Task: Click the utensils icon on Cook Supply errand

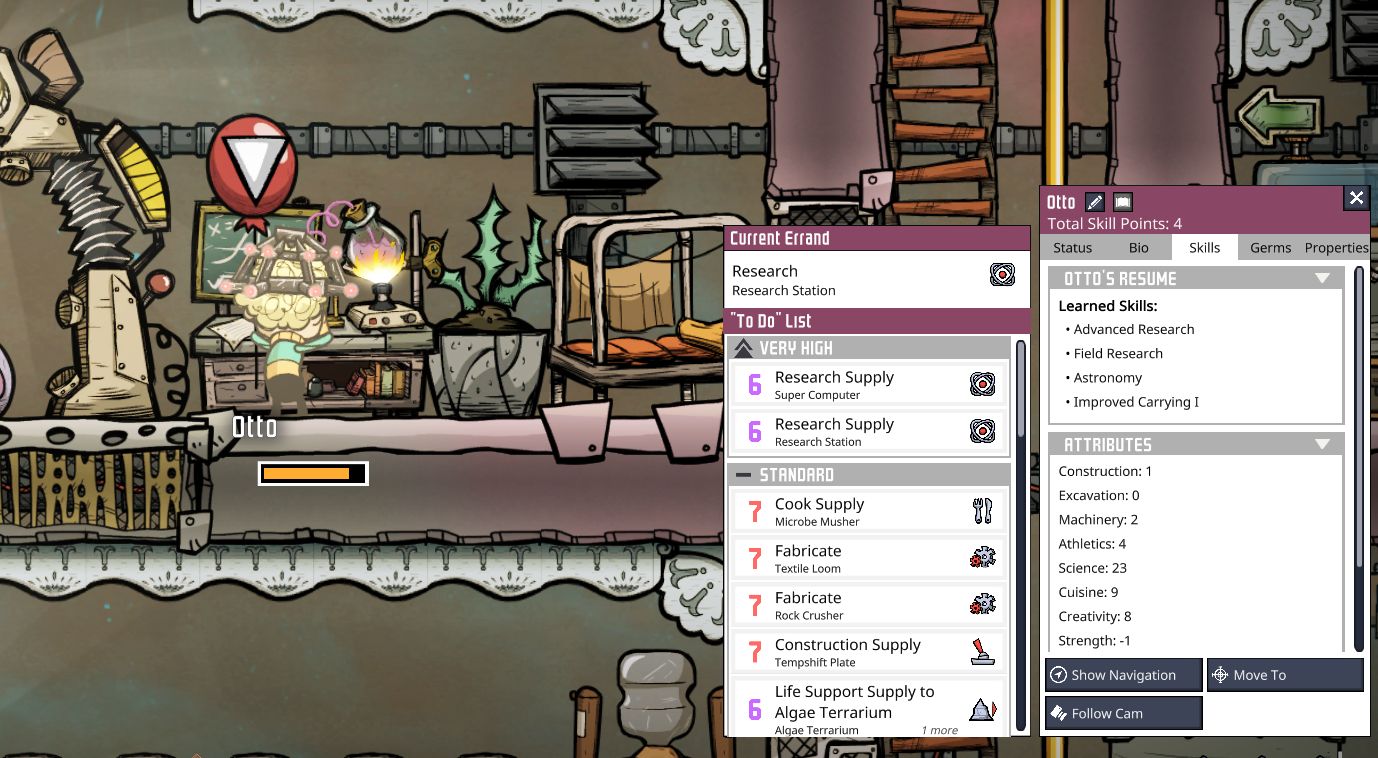Action: coord(983,510)
